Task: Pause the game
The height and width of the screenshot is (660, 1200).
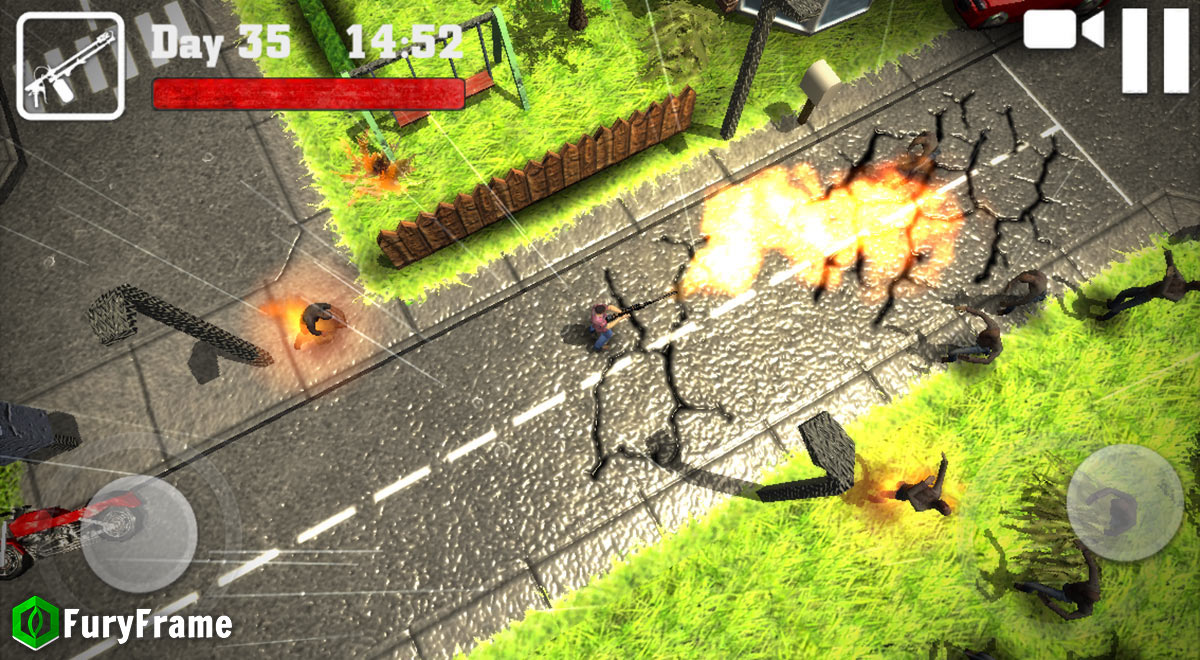Action: coord(1155,50)
